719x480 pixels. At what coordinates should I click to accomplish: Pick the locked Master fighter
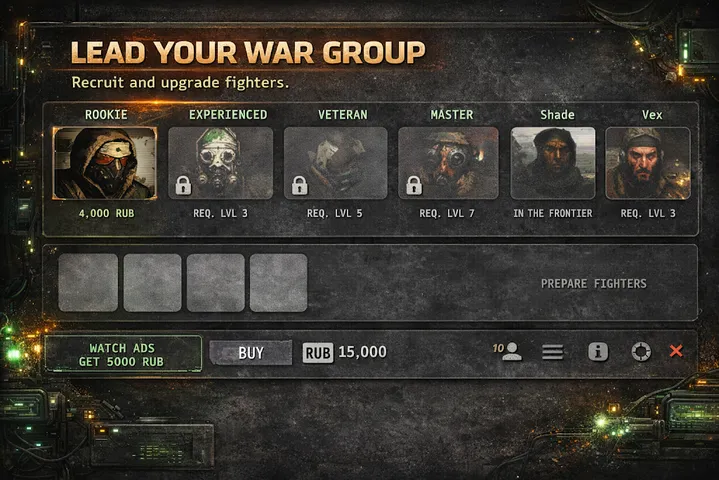coord(448,163)
